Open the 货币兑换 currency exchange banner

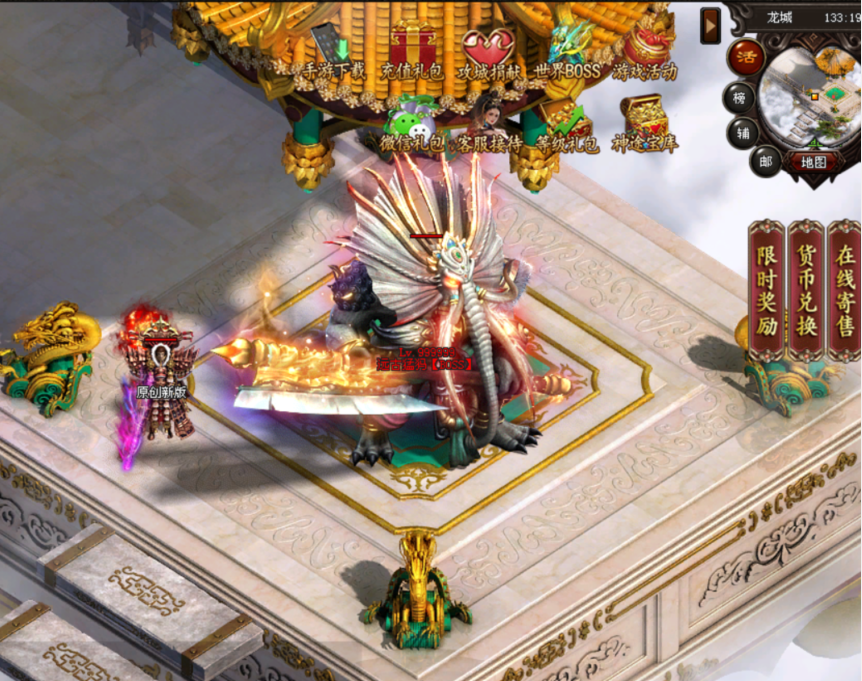click(806, 290)
